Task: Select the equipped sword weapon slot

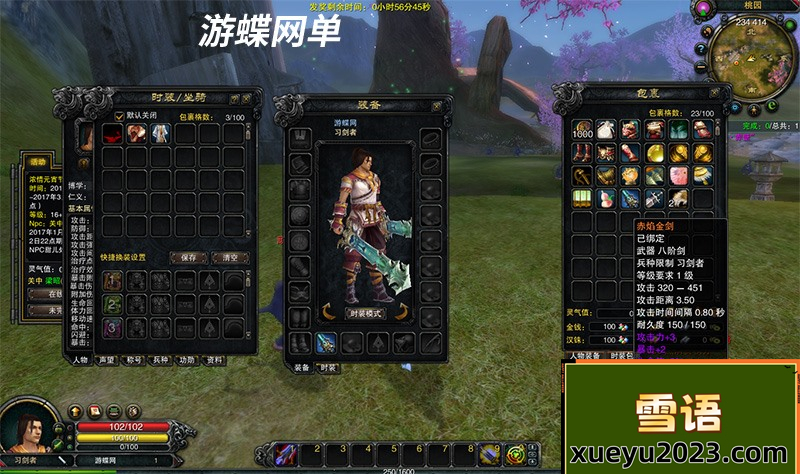Action: [x=327, y=343]
